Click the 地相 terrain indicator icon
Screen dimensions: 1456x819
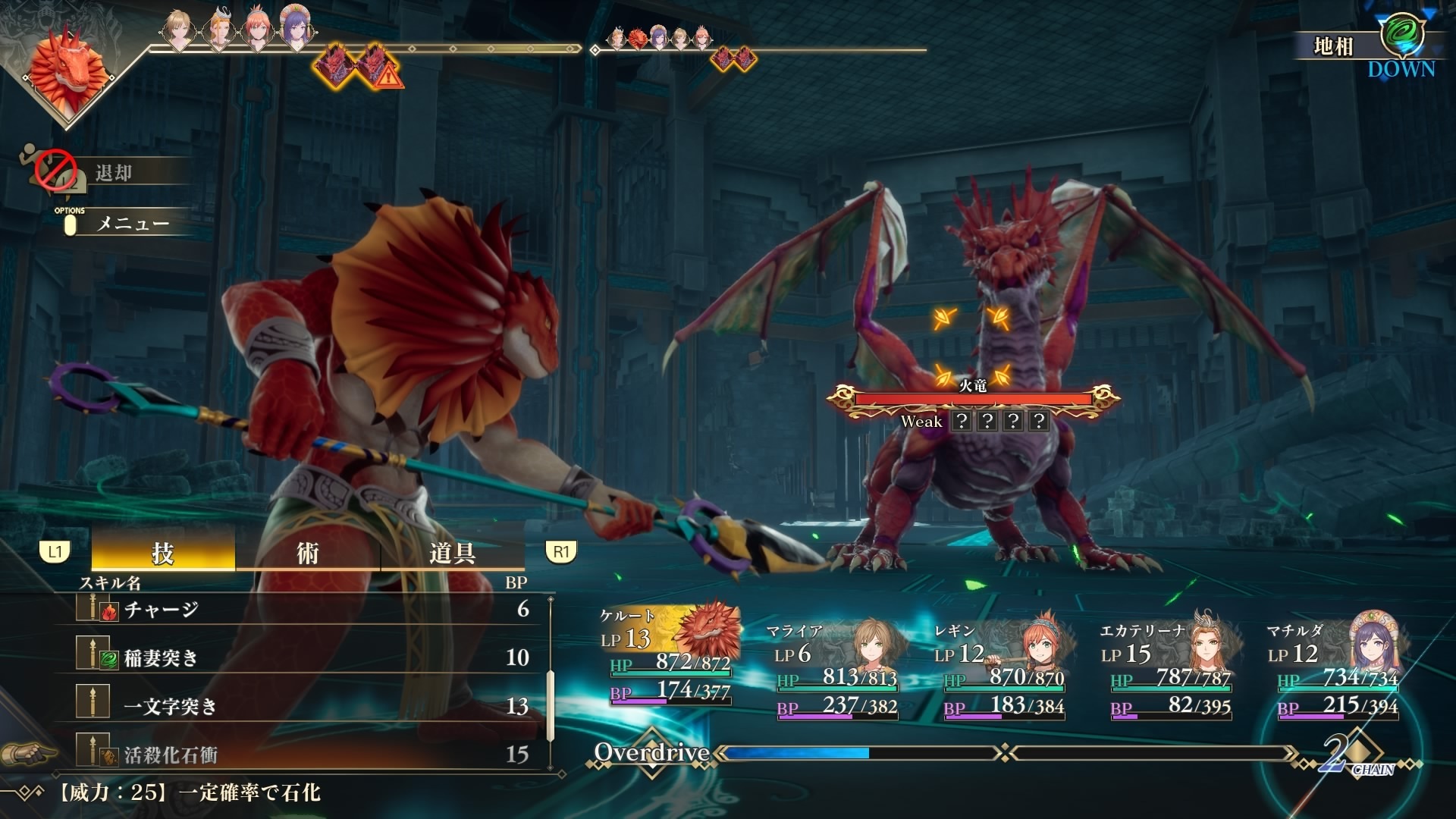coord(1401,36)
